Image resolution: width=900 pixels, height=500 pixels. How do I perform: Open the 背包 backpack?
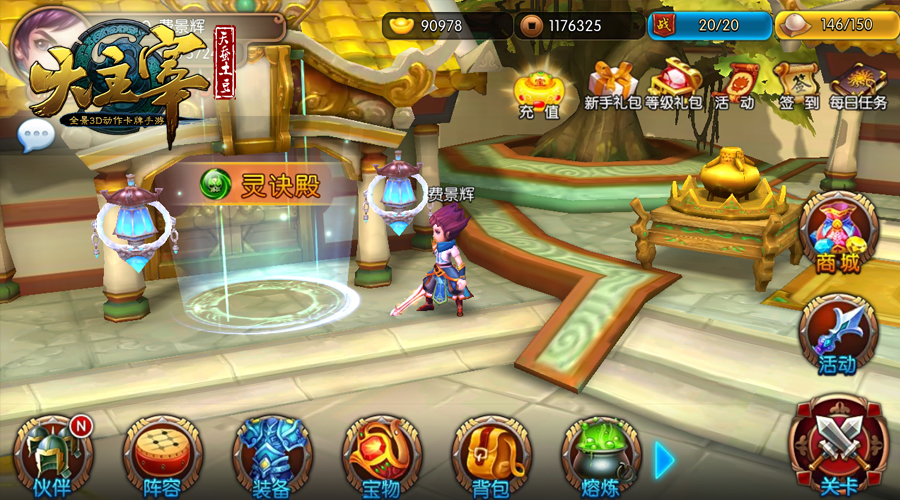click(490, 455)
